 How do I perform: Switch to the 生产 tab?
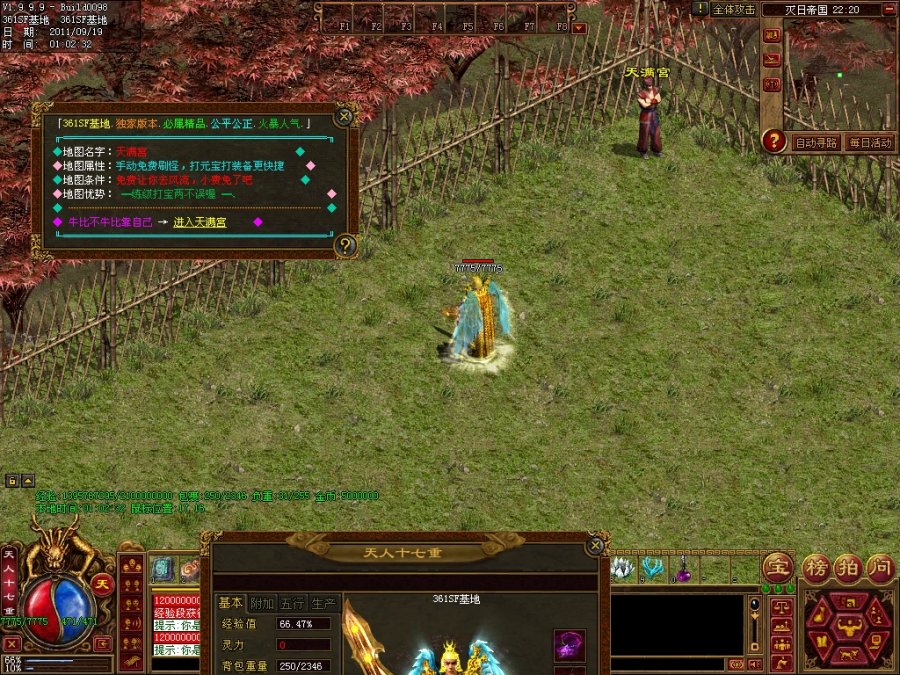(323, 603)
